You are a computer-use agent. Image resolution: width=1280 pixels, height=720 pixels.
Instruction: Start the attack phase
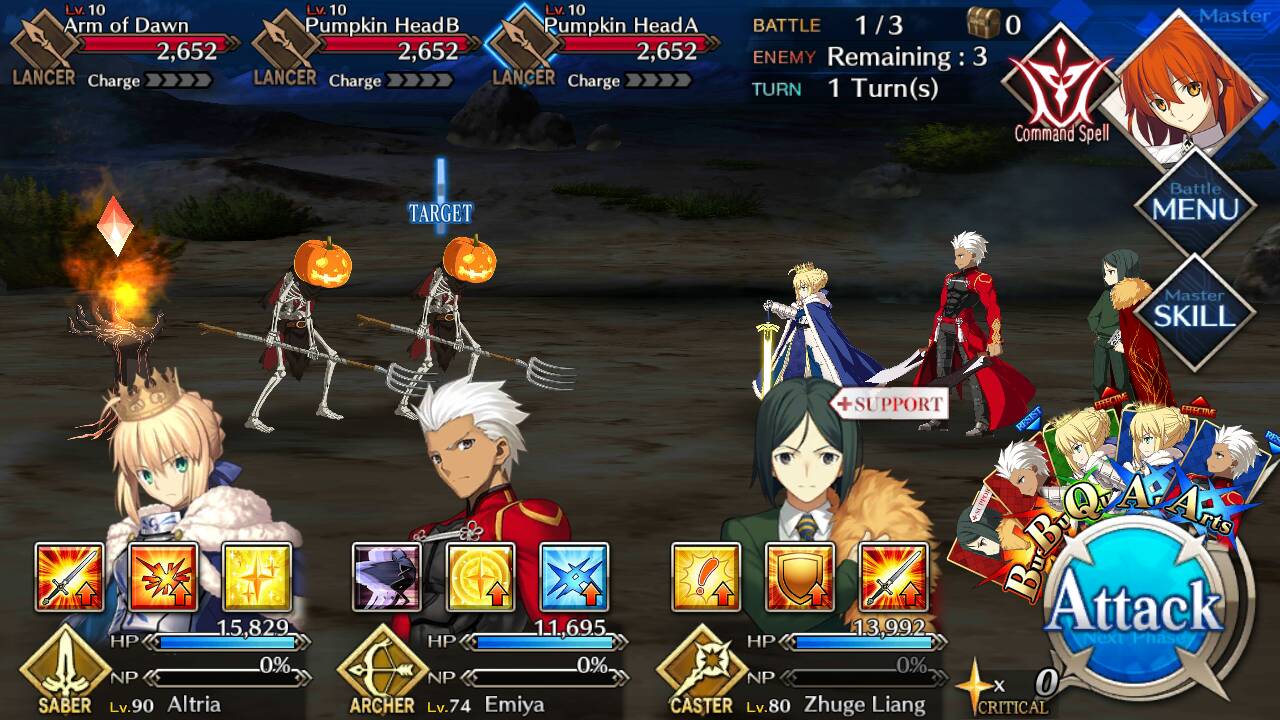pyautogui.click(x=1138, y=612)
